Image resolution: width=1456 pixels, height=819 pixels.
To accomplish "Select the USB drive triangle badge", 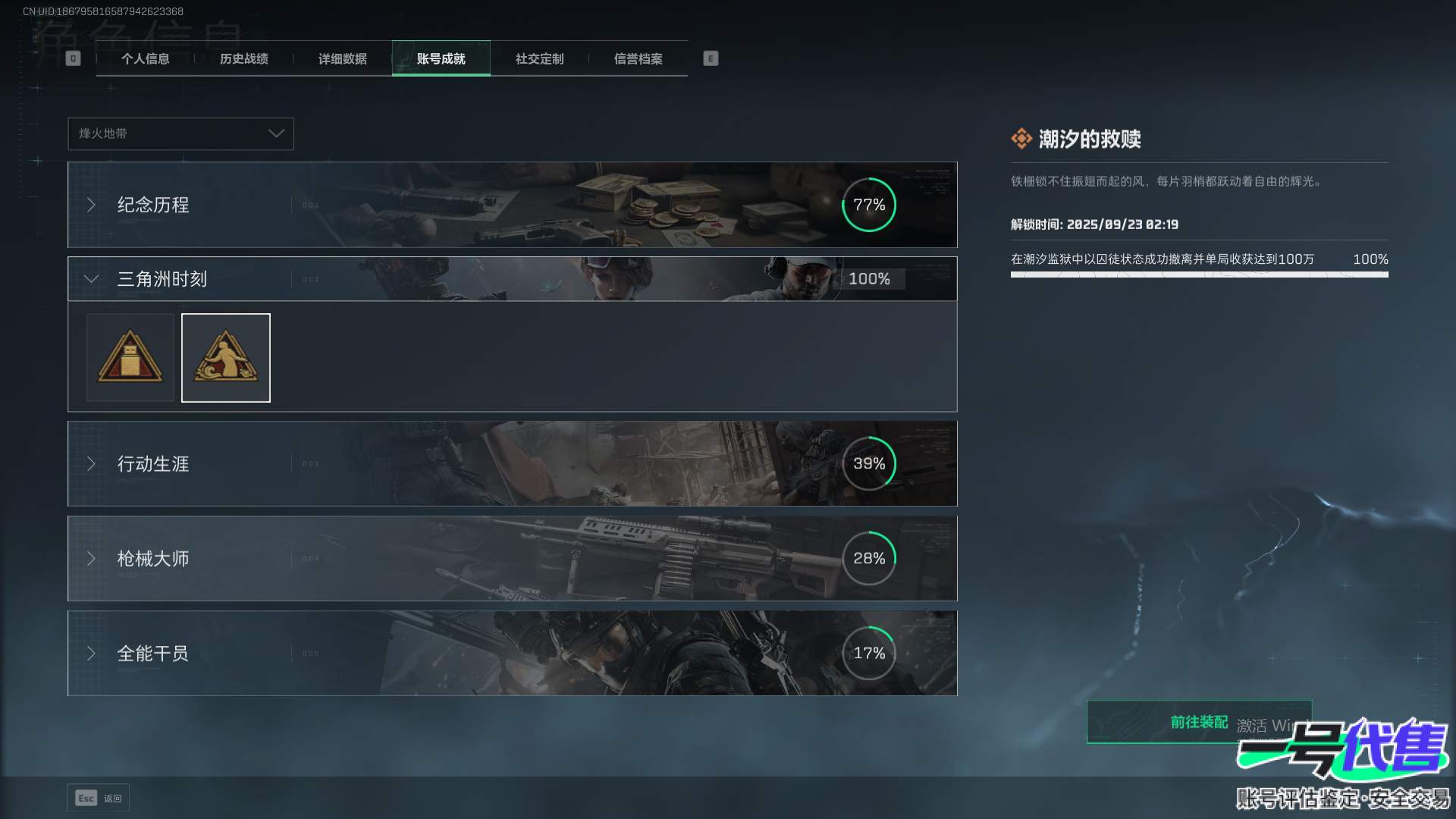I will (130, 358).
